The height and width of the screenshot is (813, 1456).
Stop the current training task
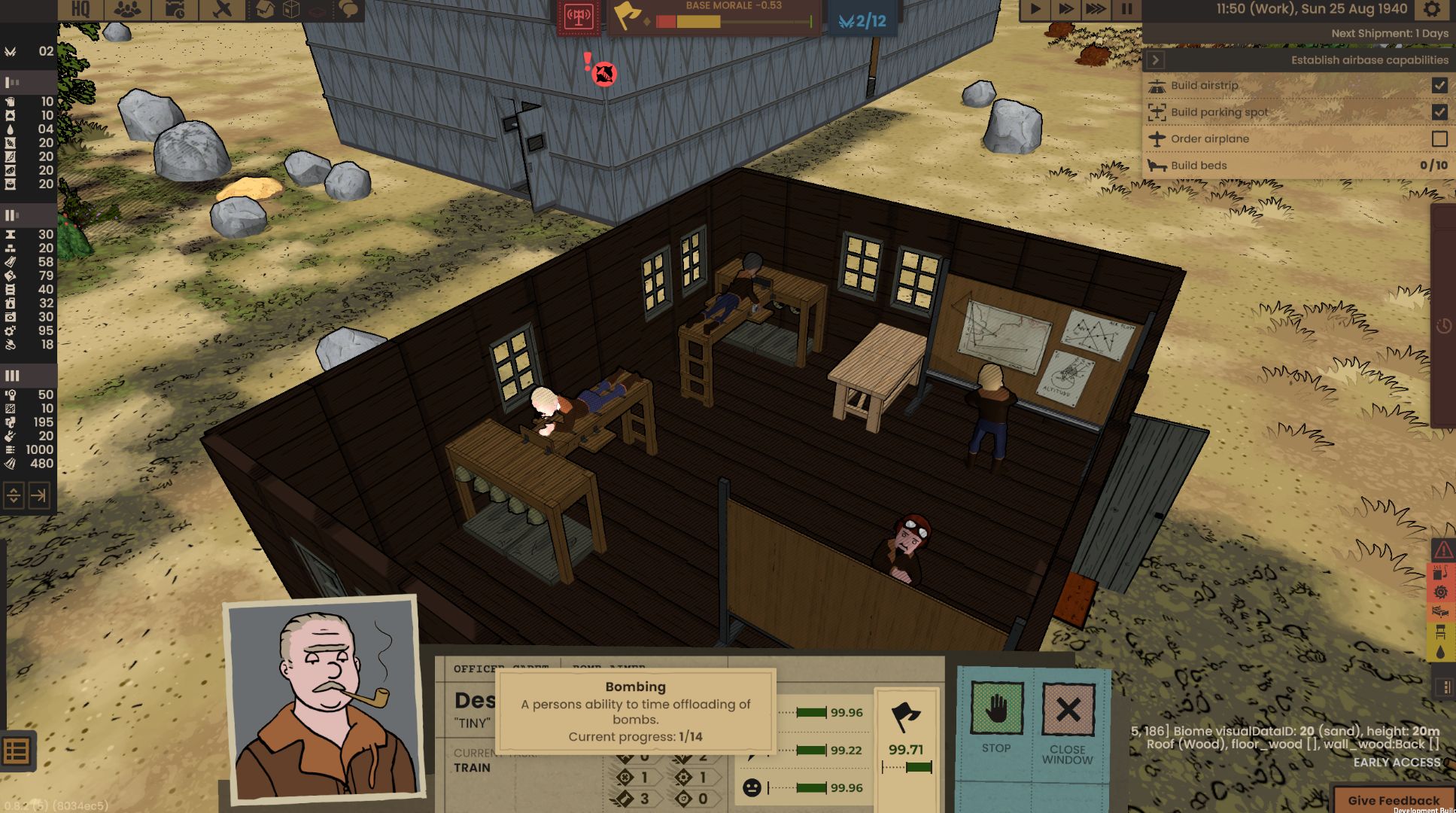click(x=996, y=717)
